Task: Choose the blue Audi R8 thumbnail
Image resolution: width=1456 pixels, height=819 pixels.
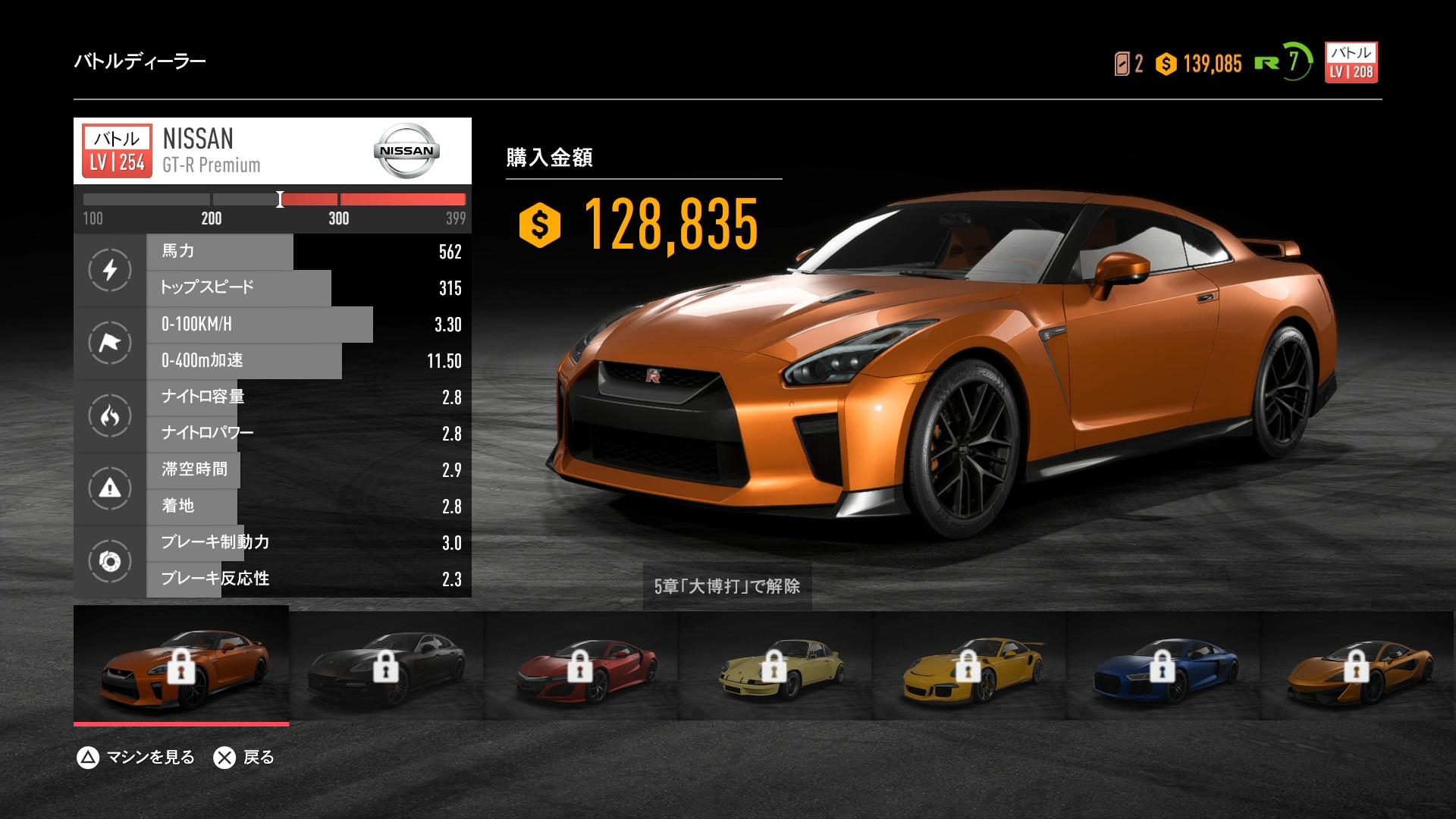Action: (x=1163, y=665)
